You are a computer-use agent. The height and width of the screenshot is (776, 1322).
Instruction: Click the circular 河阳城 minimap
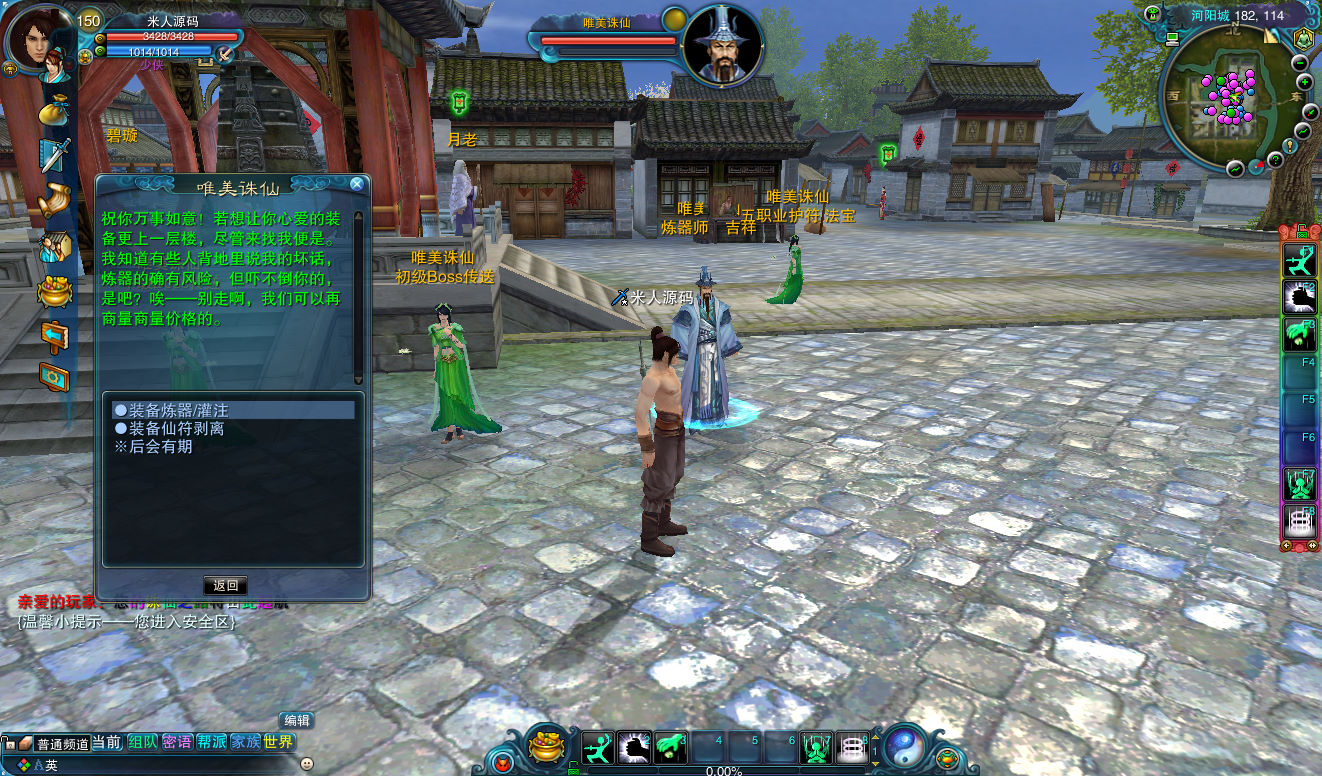tap(1226, 96)
